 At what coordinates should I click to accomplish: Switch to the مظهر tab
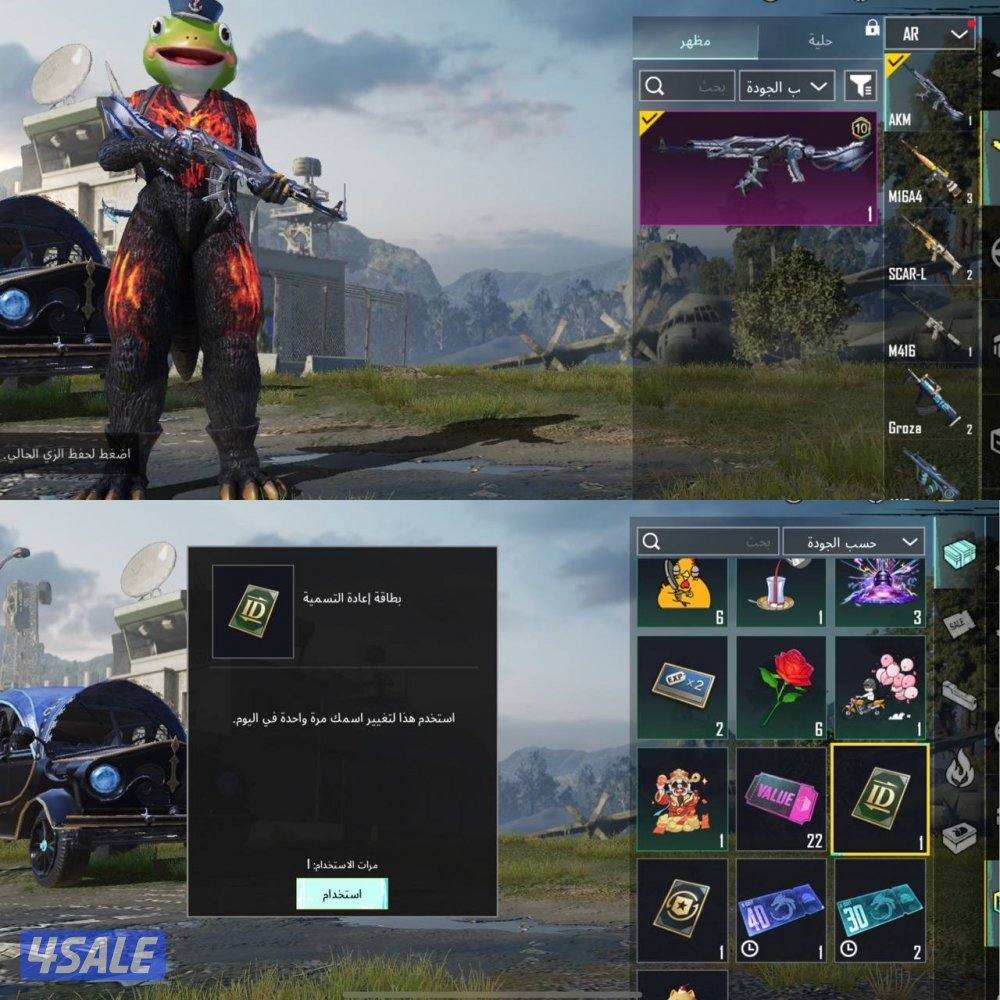click(x=696, y=41)
